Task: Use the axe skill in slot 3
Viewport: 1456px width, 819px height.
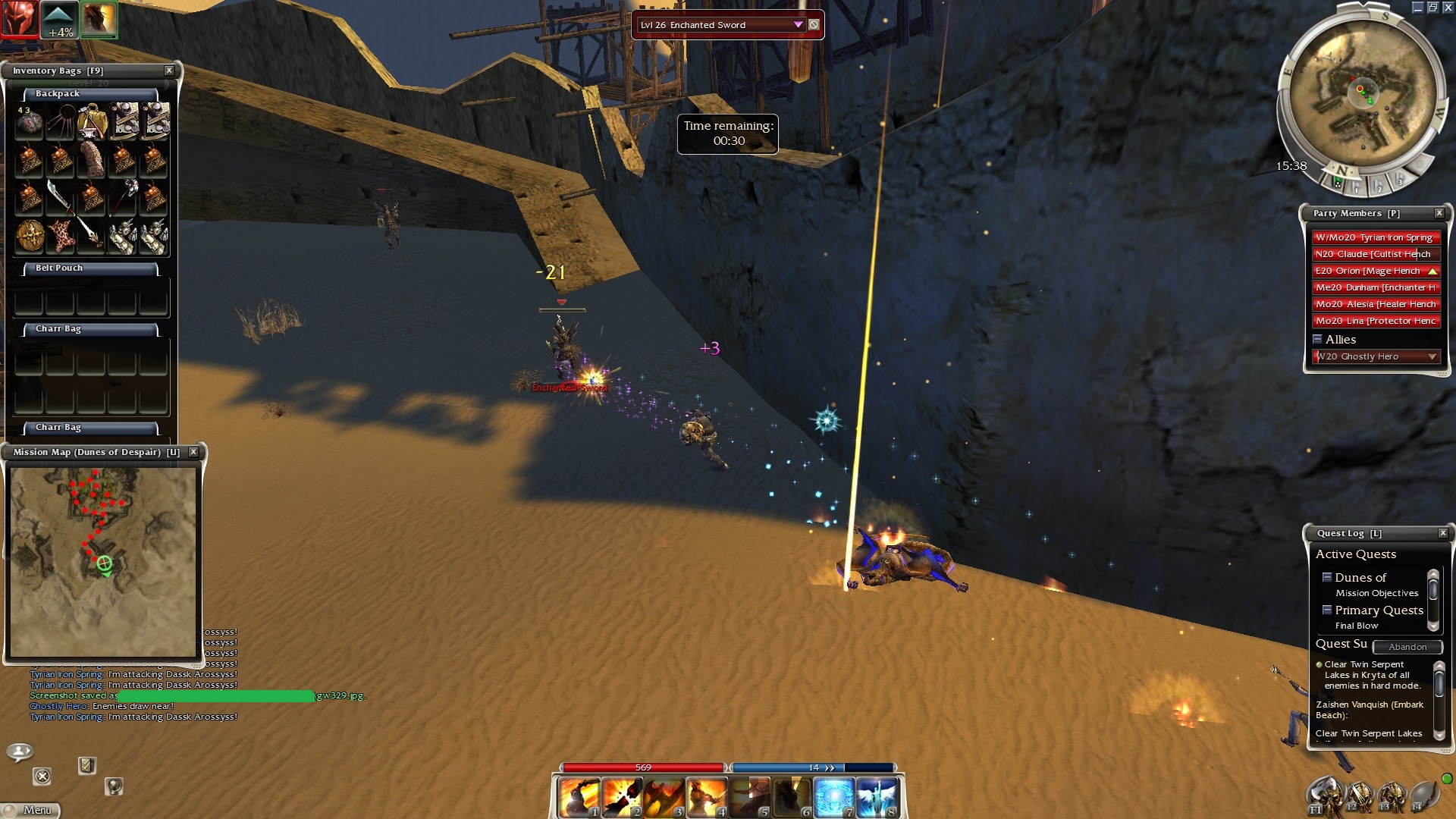Action: tap(664, 799)
